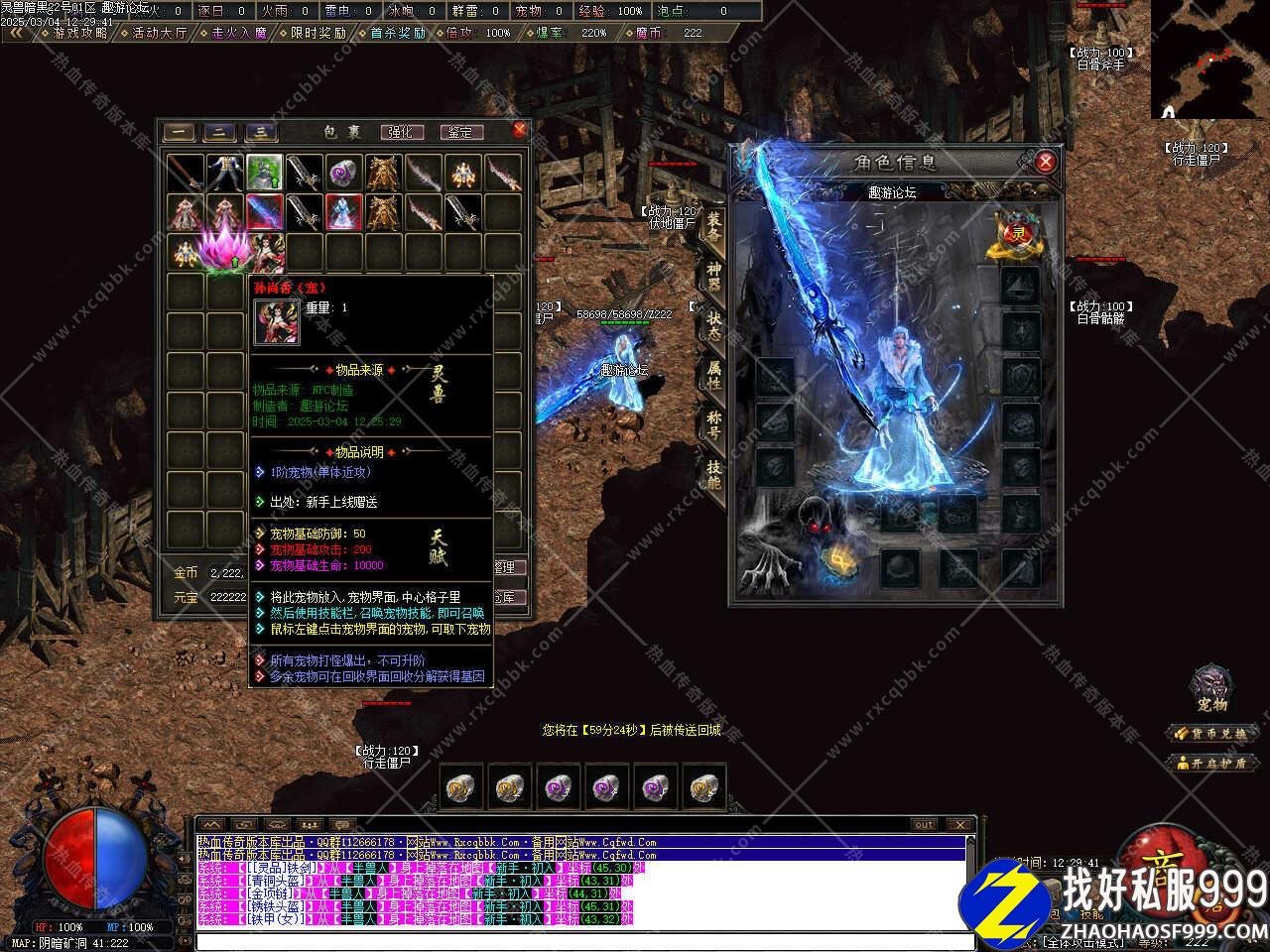Open the 神器 artifact tab
This screenshot has height=952, width=1270.
[713, 277]
